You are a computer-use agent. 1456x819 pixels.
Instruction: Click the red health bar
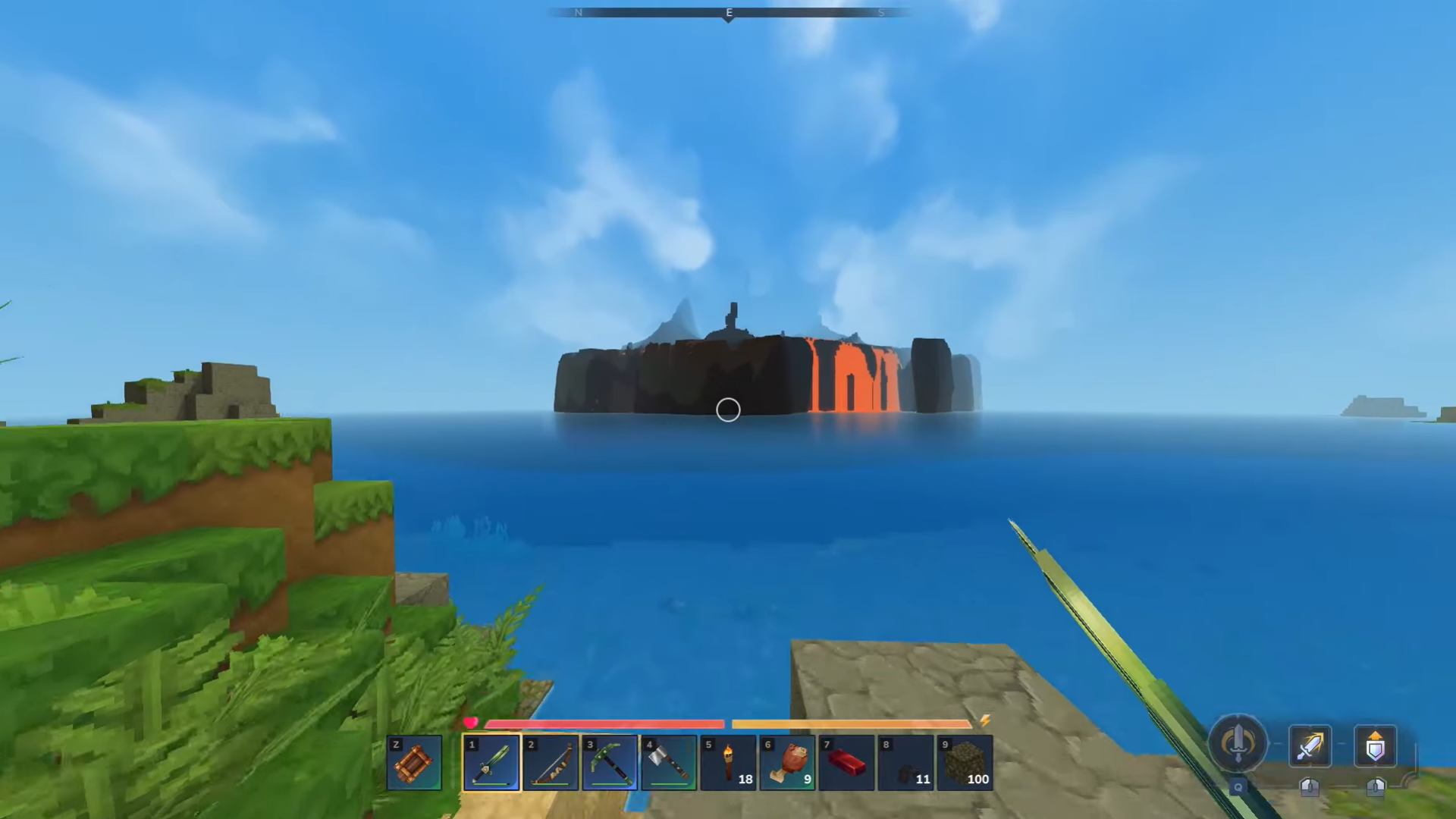pyautogui.click(x=604, y=724)
